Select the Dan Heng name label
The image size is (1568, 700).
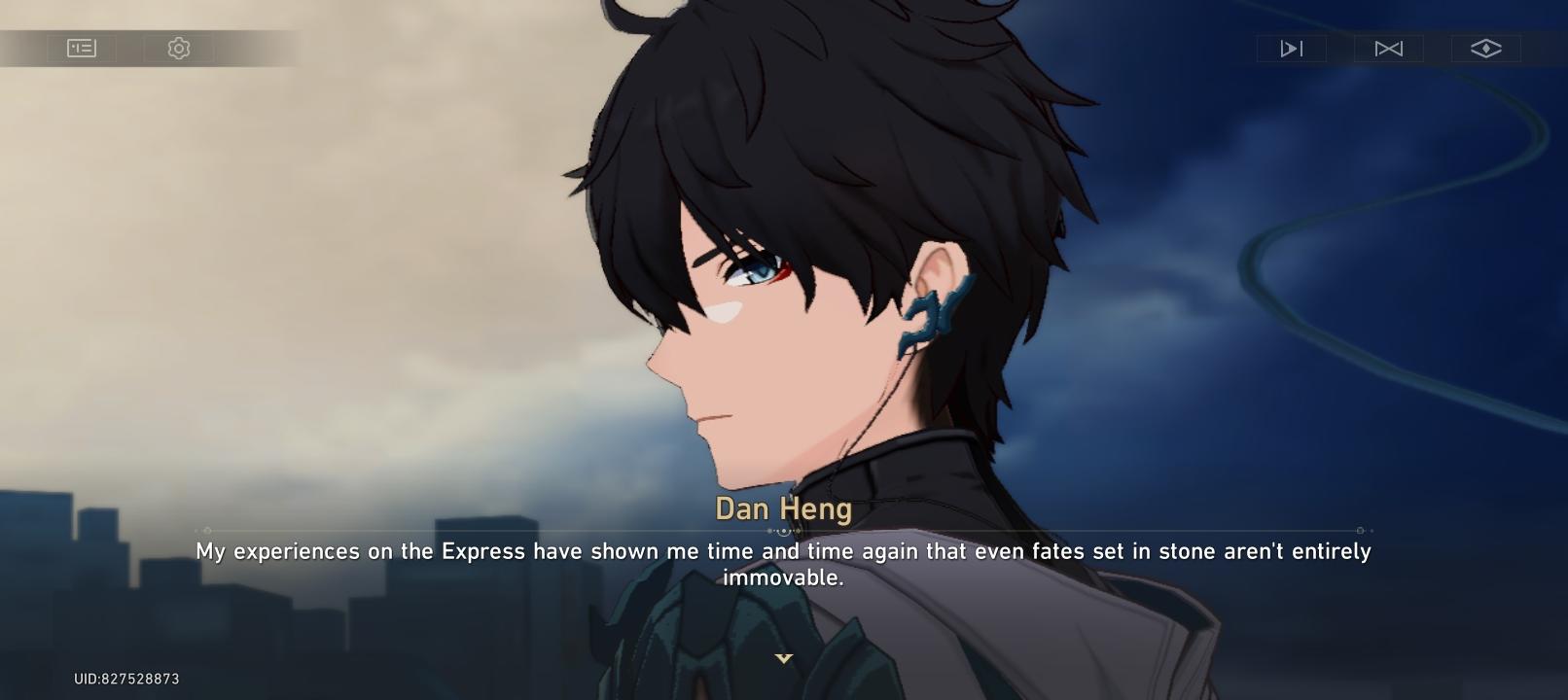point(783,507)
